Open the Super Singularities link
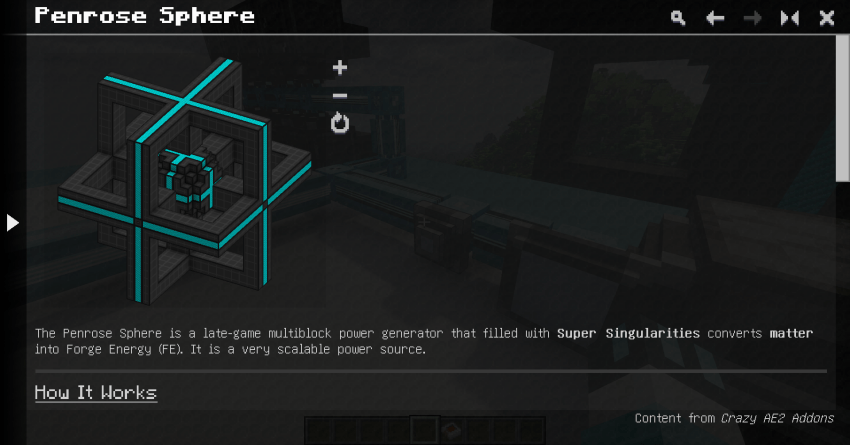Image resolution: width=850 pixels, height=445 pixels. (x=628, y=332)
